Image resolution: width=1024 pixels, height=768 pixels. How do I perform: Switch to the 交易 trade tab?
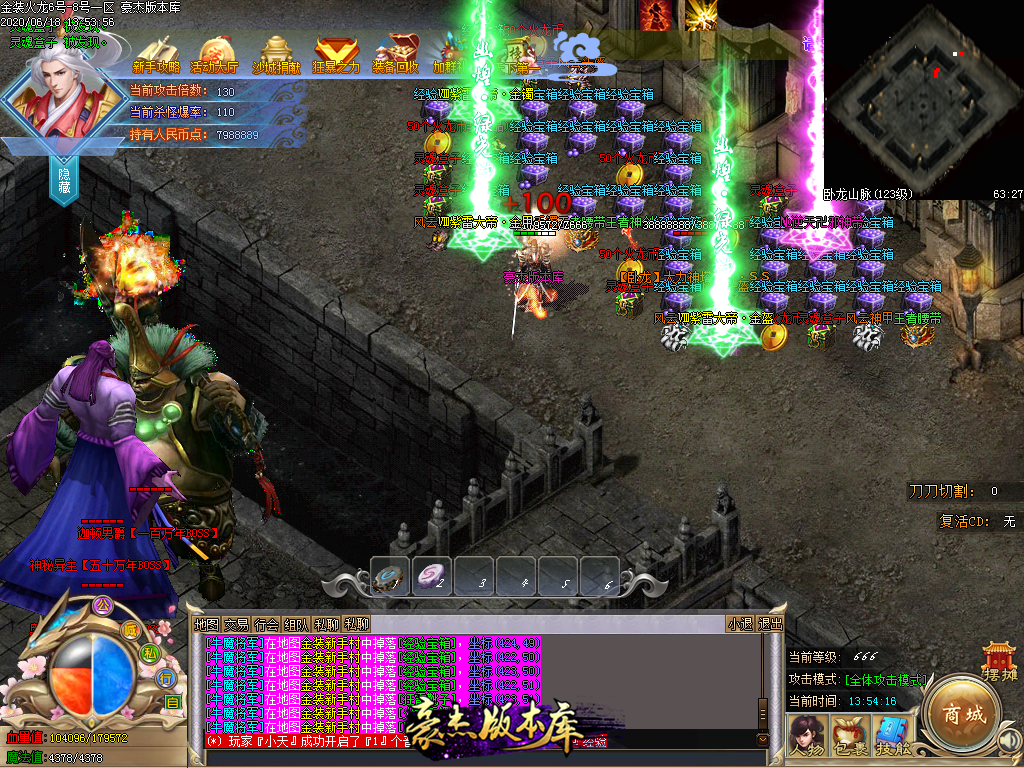(236, 624)
